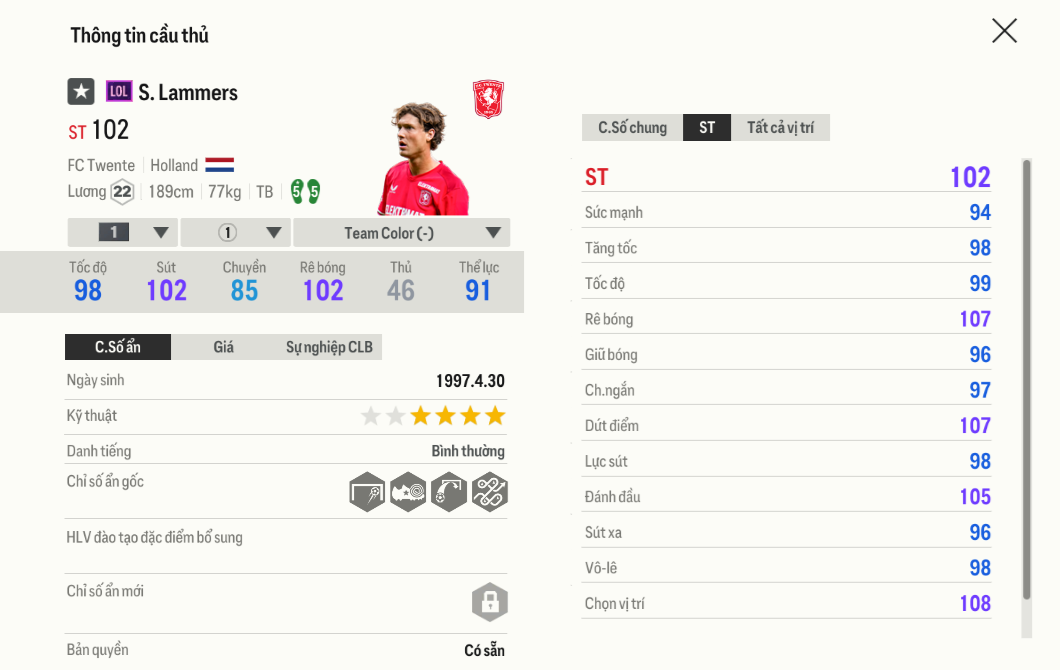Open the circled 1 dropdown
This screenshot has height=670, width=1060.
(236, 233)
